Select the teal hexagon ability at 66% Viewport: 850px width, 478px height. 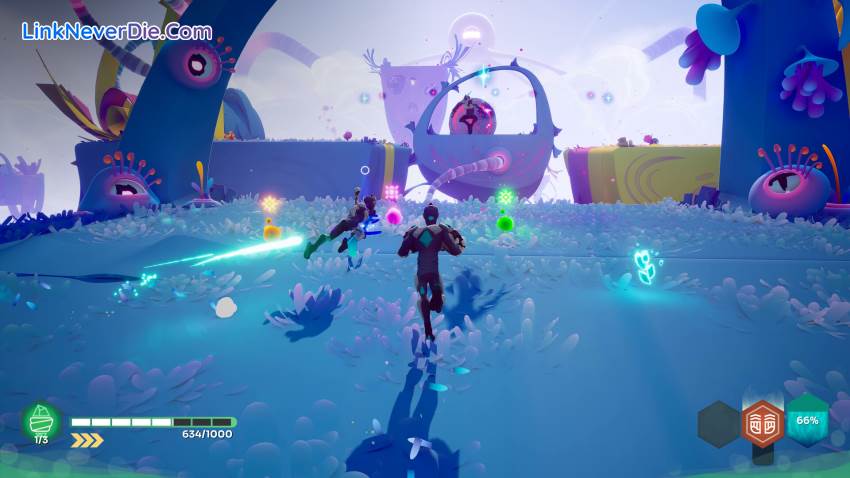(x=807, y=420)
